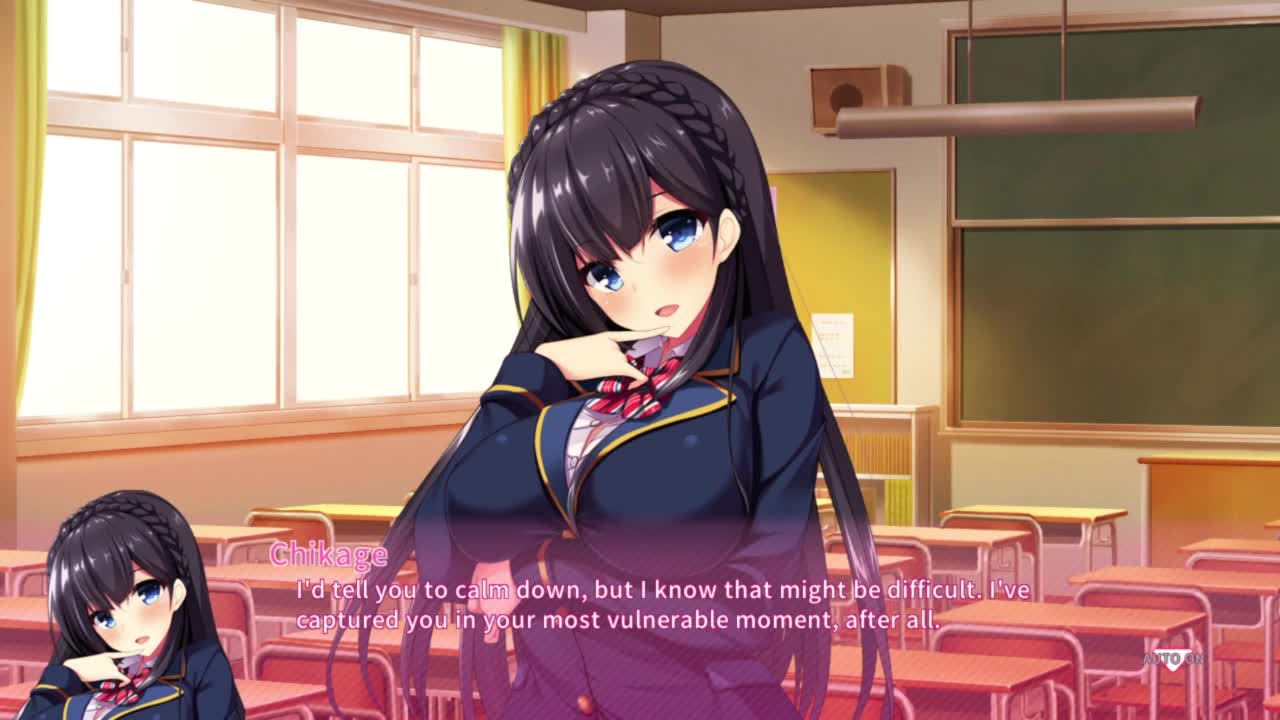Advance Chikage's dialogue text box
The height and width of the screenshot is (720, 1280).
click(x=660, y=605)
